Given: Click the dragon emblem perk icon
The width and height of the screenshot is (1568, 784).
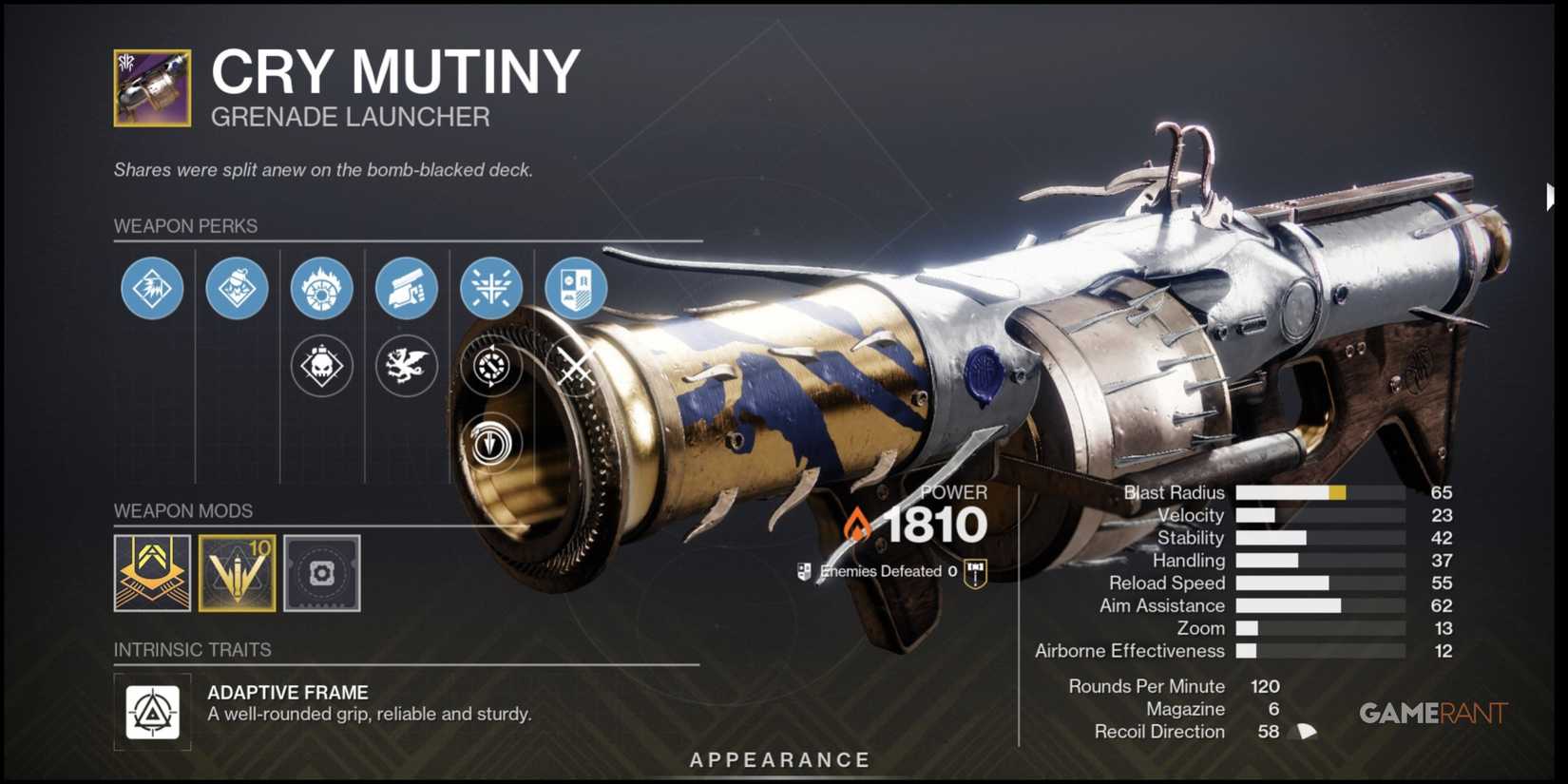Looking at the screenshot, I should click(406, 366).
